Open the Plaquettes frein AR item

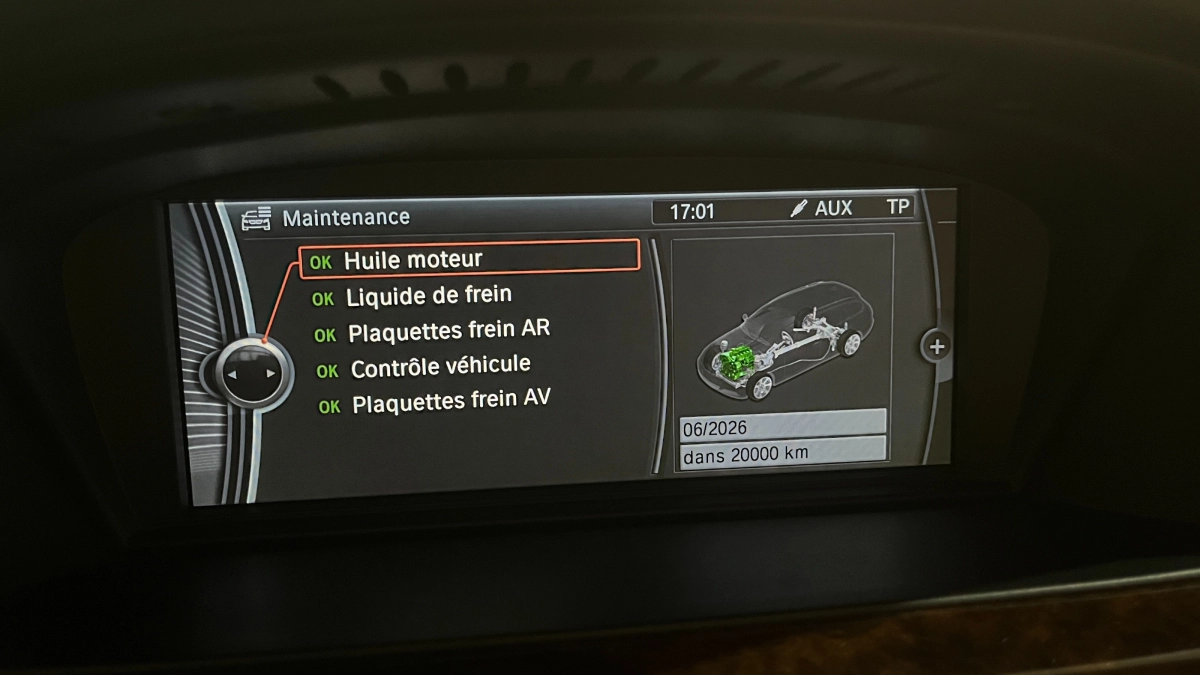[448, 331]
